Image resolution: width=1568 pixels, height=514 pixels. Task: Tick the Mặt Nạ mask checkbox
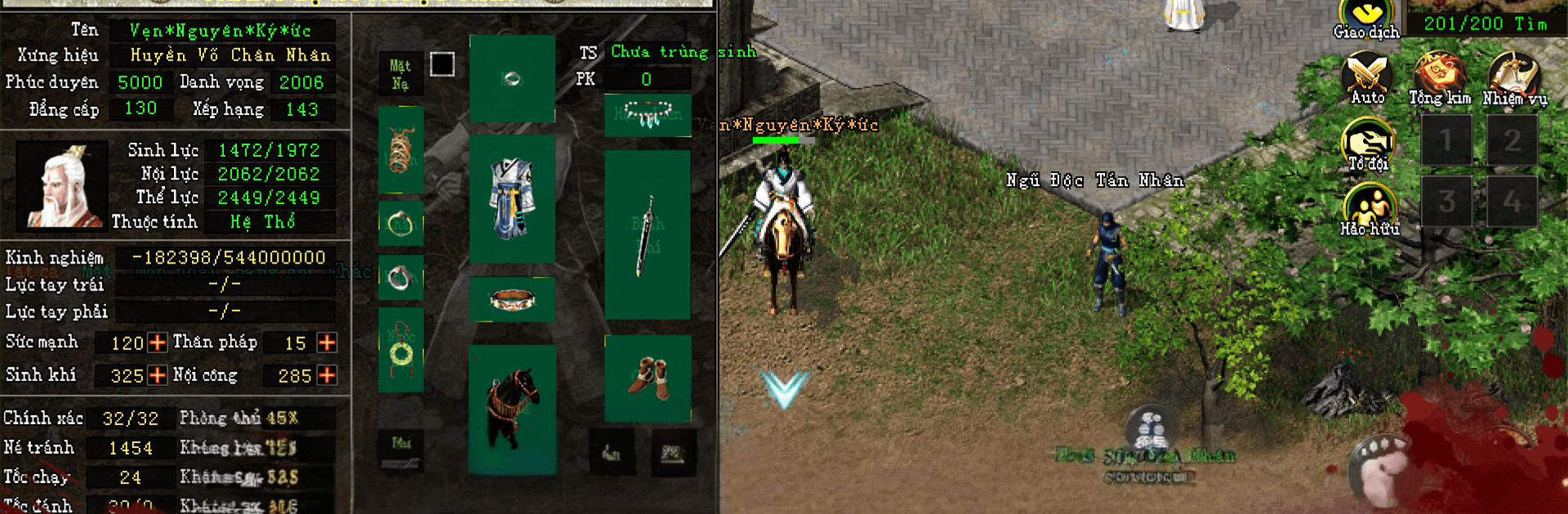click(x=442, y=64)
